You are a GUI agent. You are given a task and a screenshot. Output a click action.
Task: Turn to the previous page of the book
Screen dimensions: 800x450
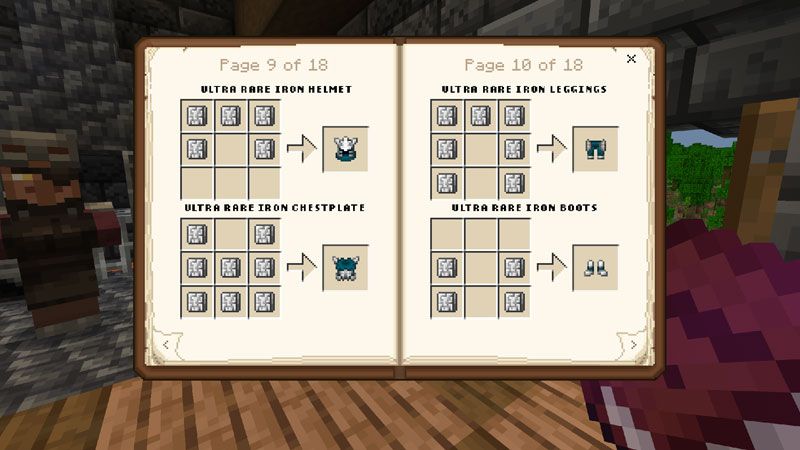[x=165, y=345]
